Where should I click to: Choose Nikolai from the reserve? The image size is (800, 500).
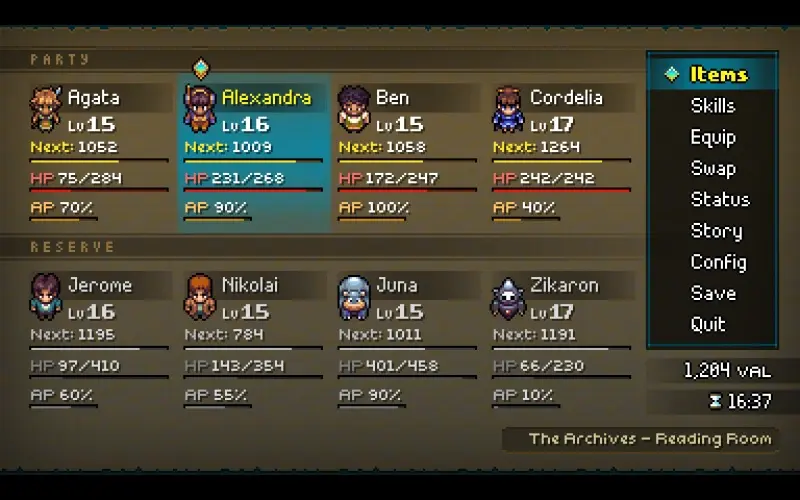point(253,339)
